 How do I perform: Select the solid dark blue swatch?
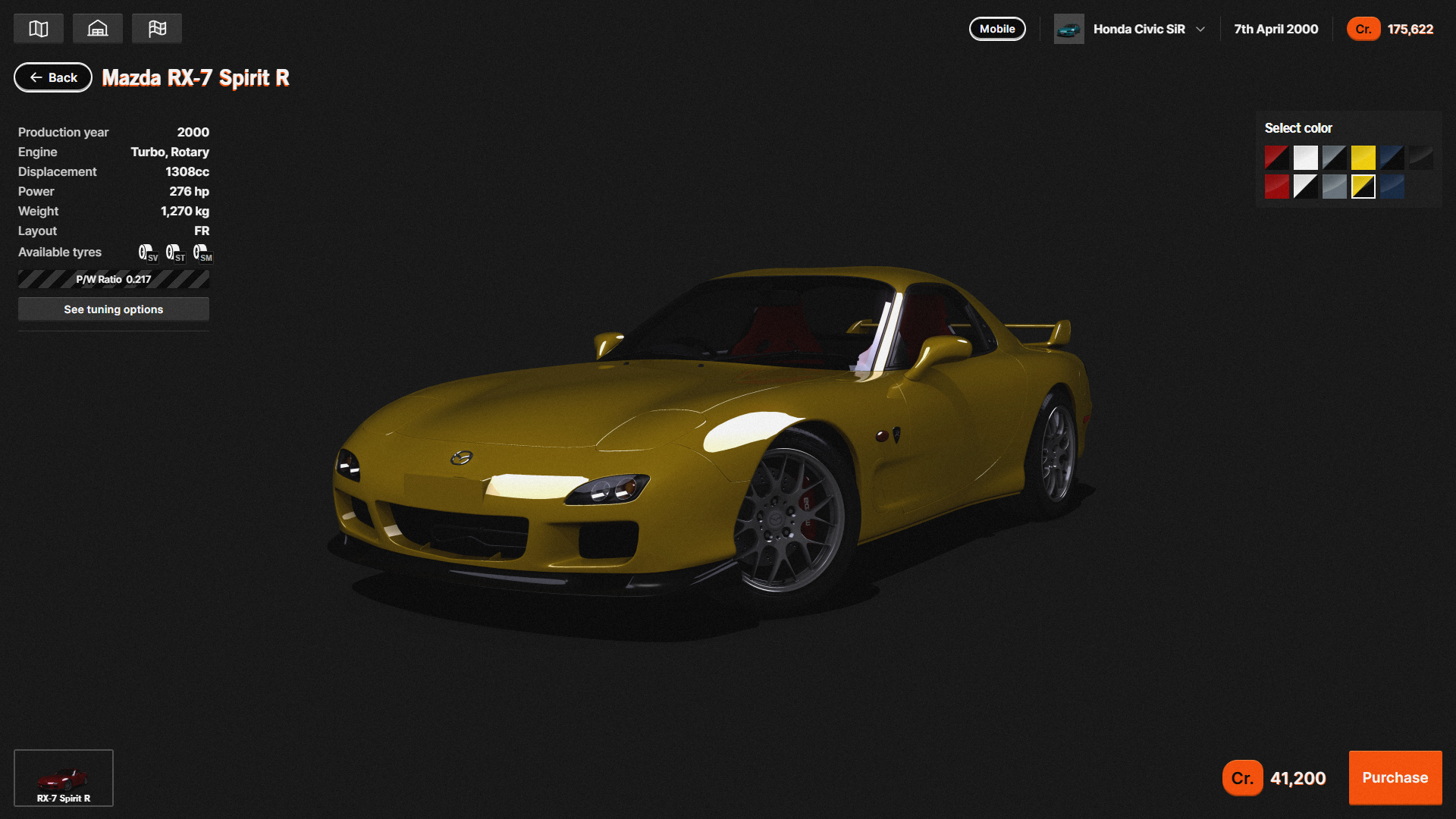click(1392, 187)
